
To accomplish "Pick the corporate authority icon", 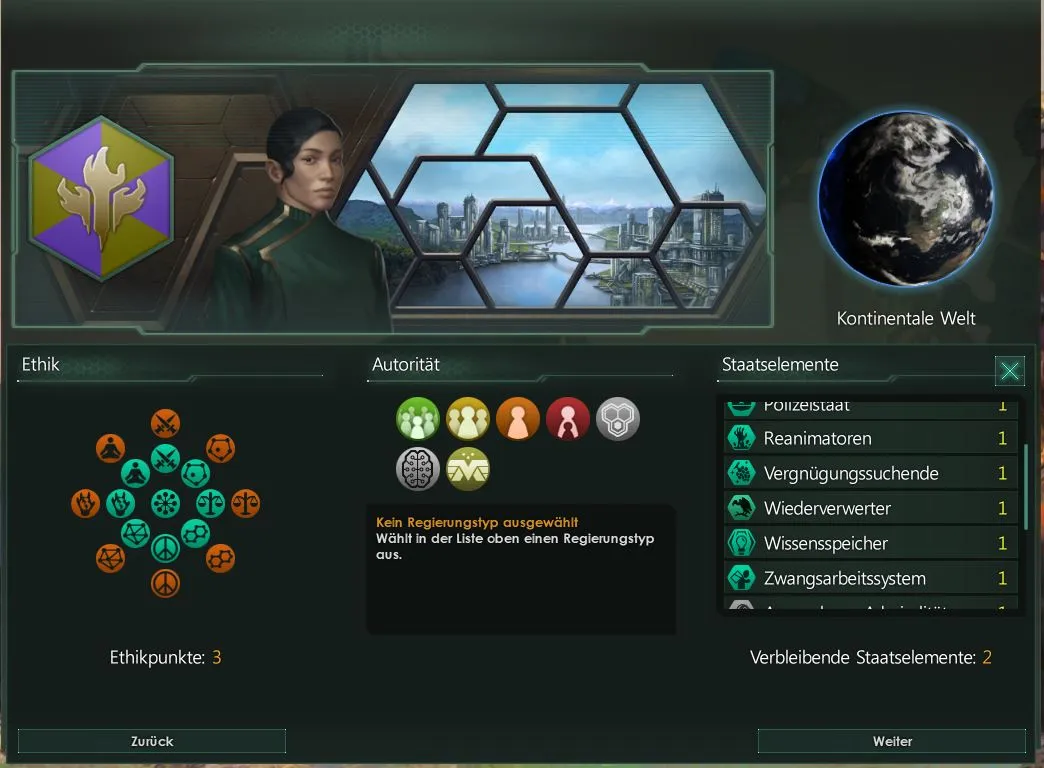I will pos(468,469).
